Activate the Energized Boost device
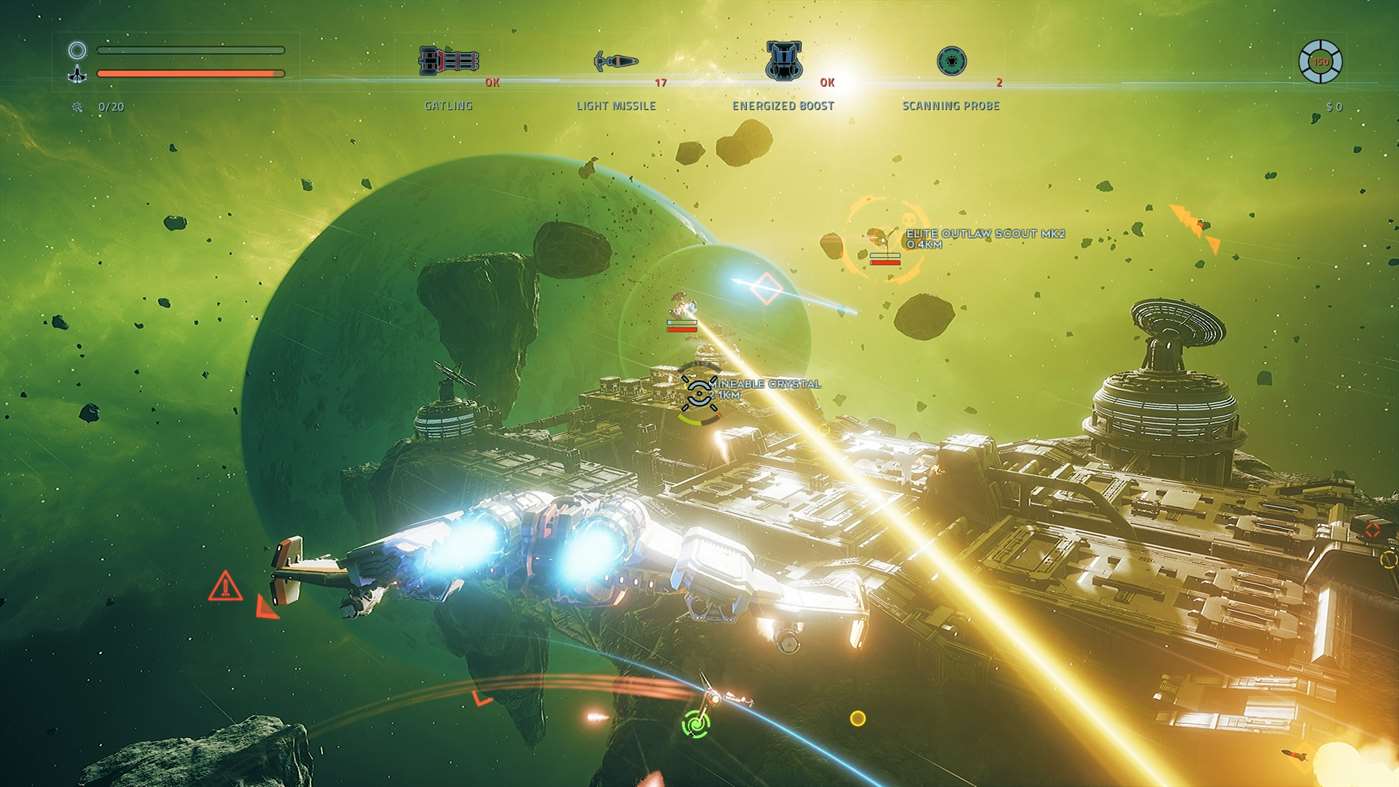 (784, 61)
